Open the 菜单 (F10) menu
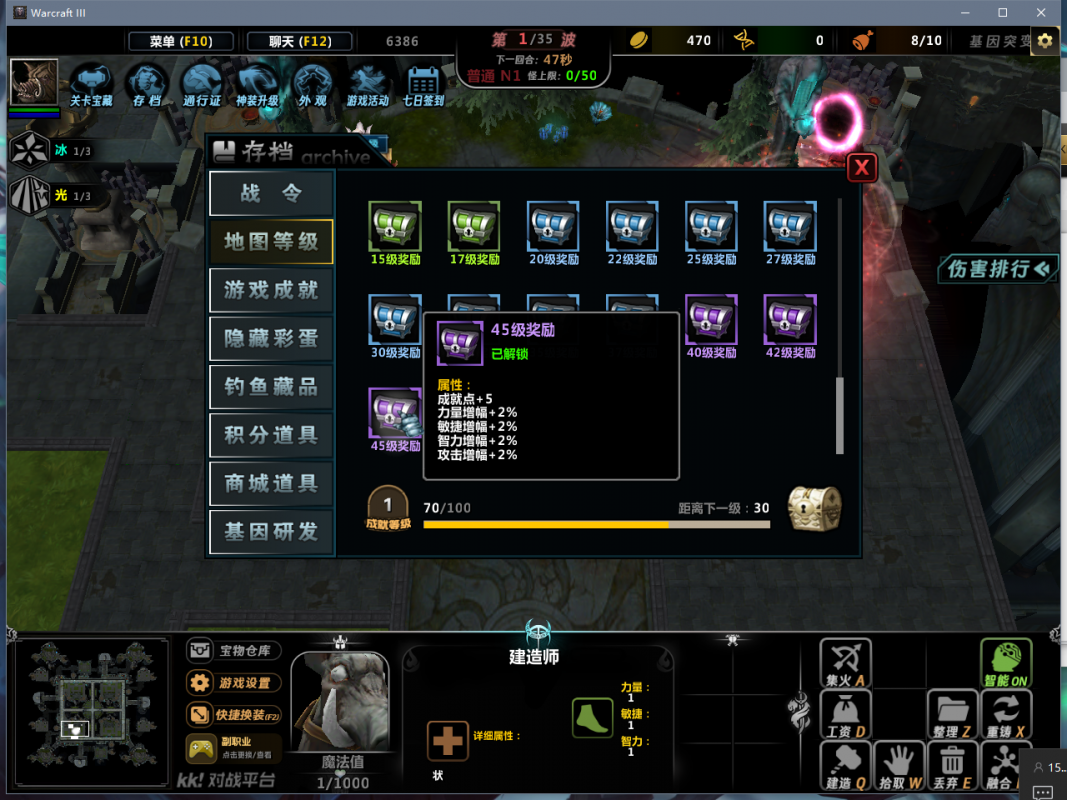Image resolution: width=1067 pixels, height=800 pixels. tap(181, 41)
